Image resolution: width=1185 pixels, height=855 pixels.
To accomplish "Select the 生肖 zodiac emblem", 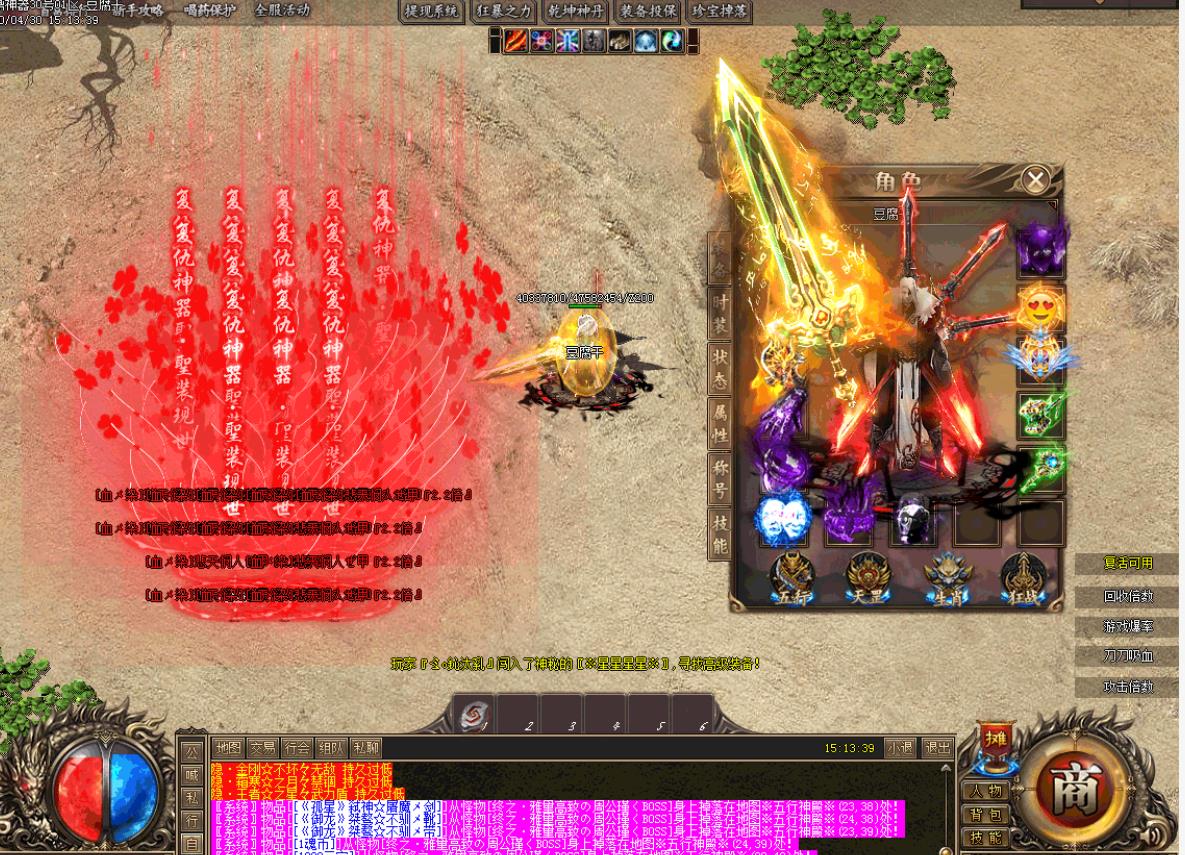I will tap(947, 579).
